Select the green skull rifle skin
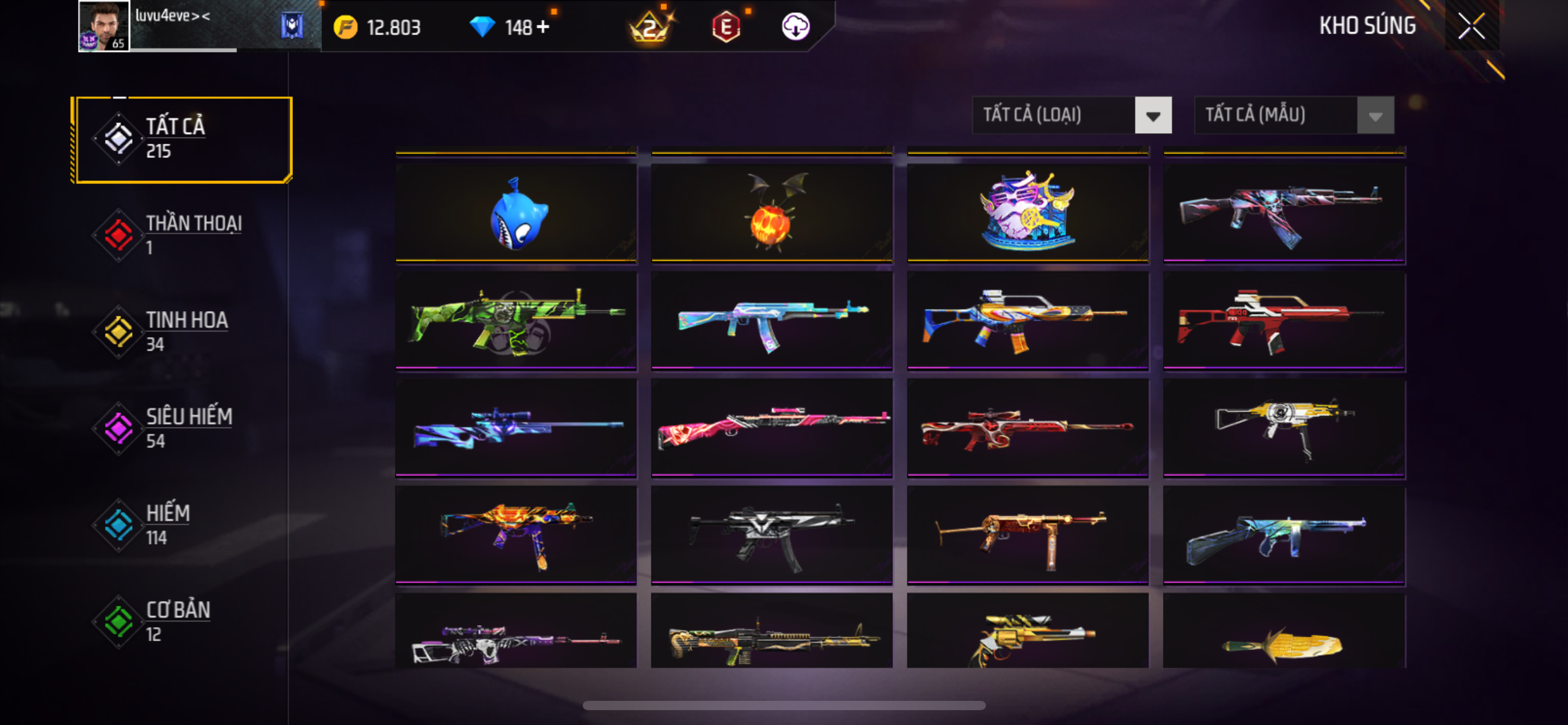 point(516,321)
